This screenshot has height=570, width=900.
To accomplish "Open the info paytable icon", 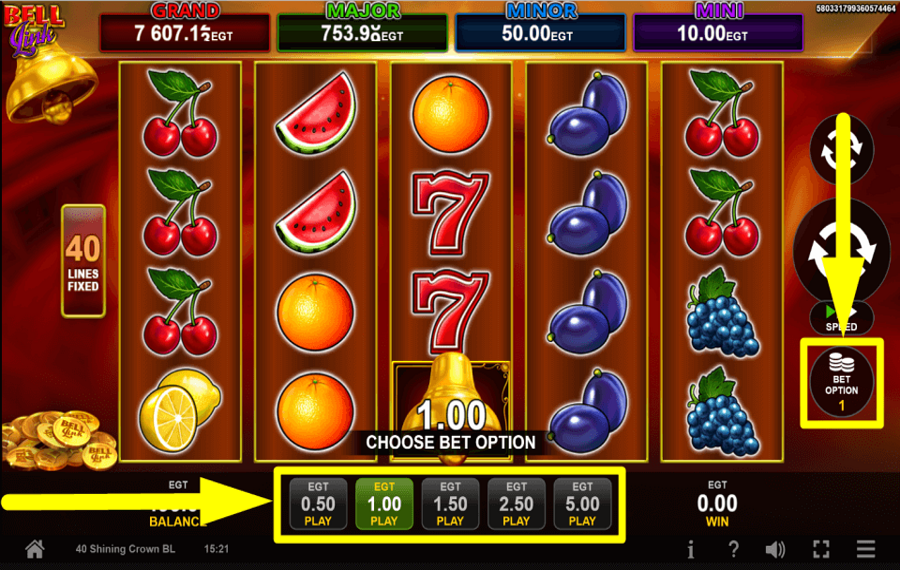I will 691,549.
